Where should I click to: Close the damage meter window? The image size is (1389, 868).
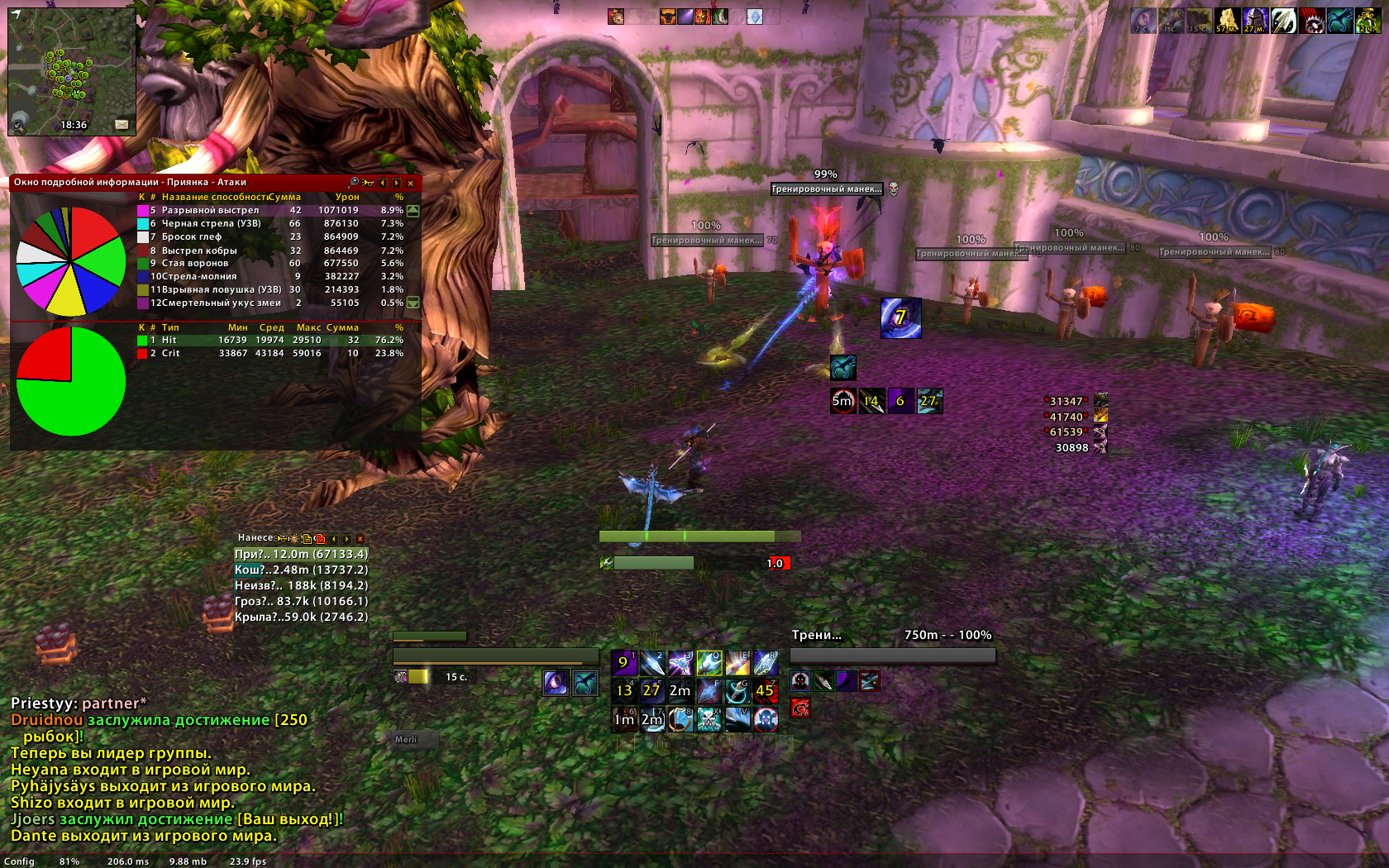tap(360, 538)
